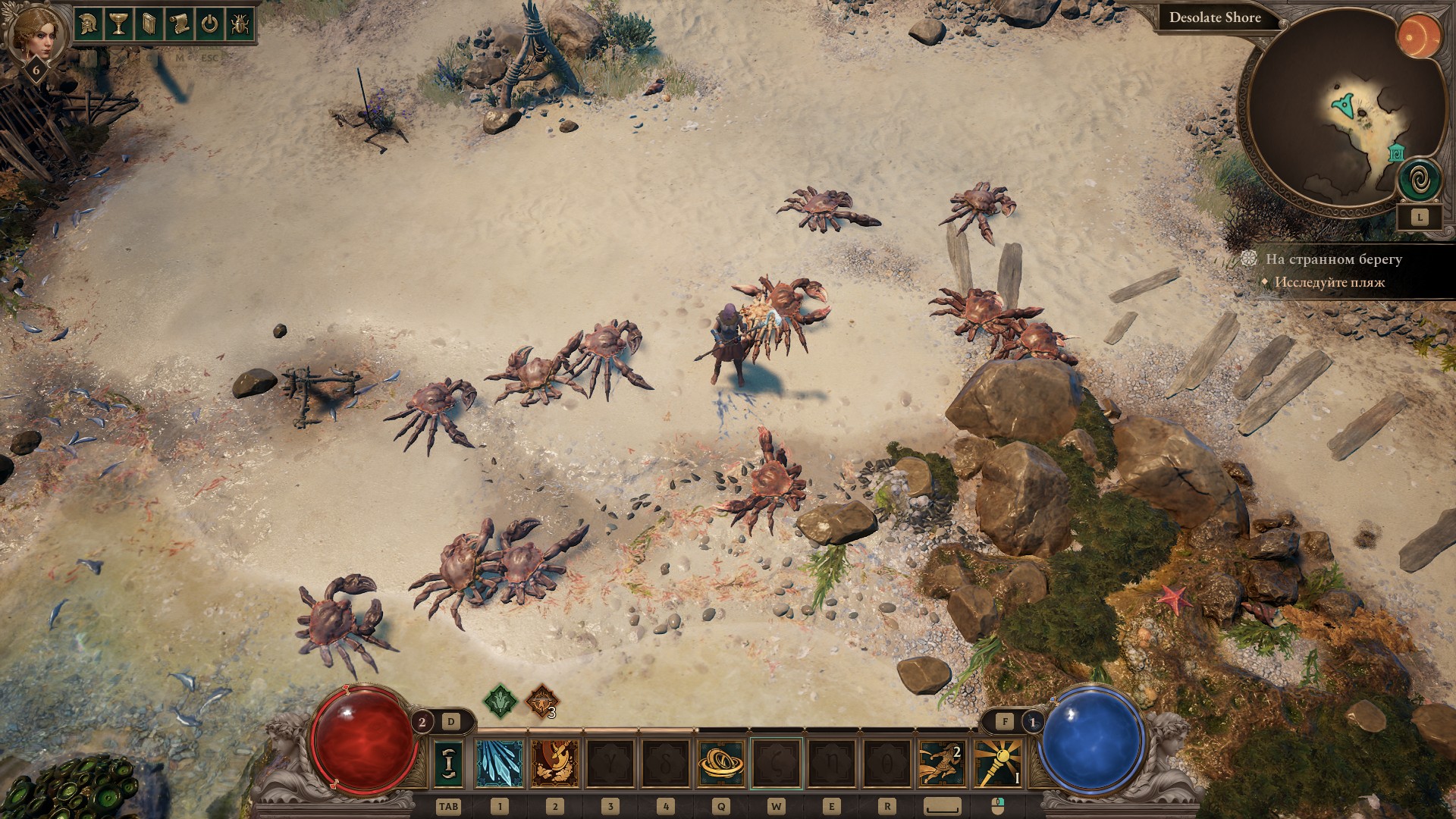Open the "На странном берегу" quest tracker
Viewport: 1456px width, 819px height.
click(1333, 259)
